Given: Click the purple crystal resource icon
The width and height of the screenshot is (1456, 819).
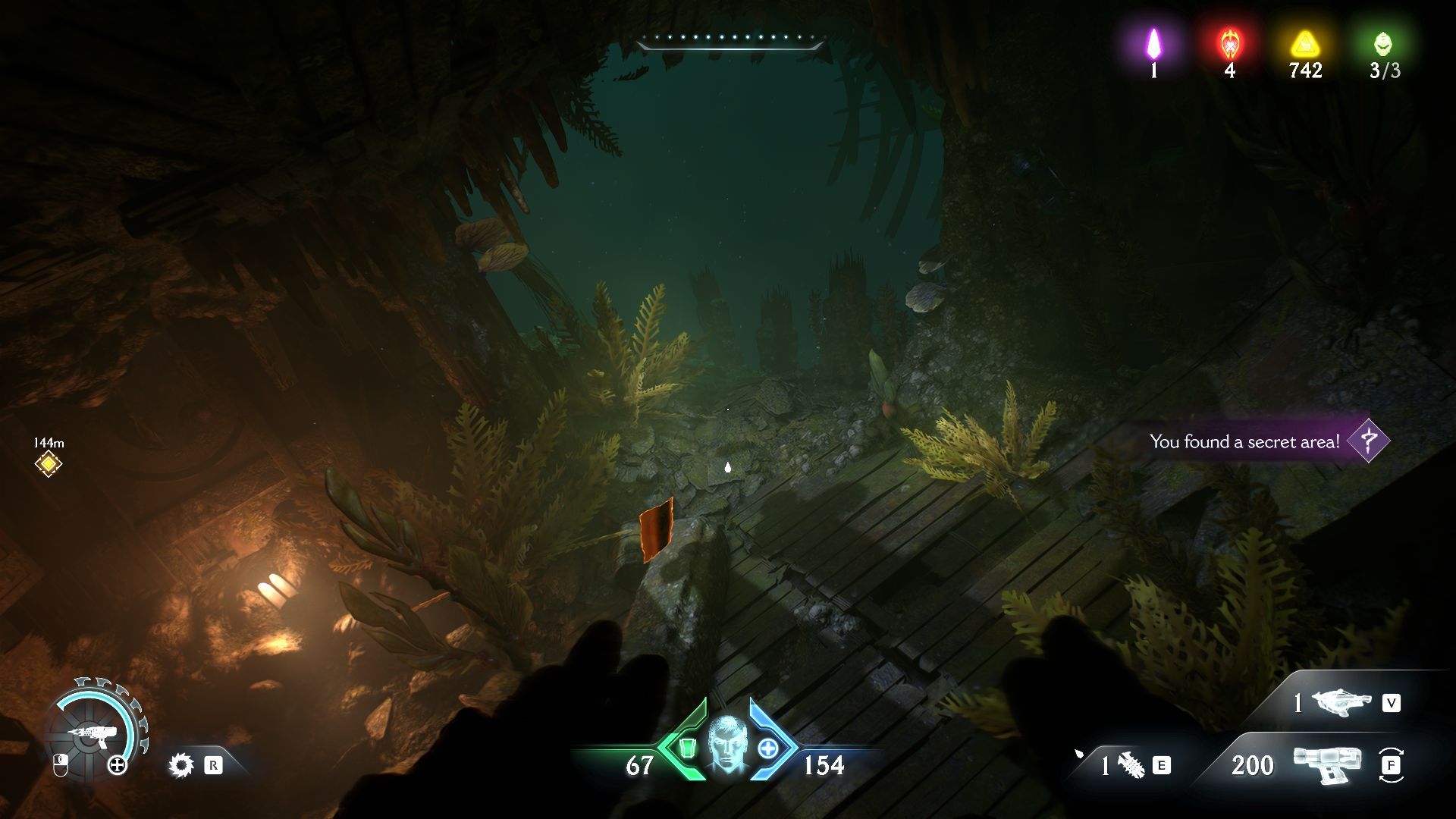Looking at the screenshot, I should 1153,44.
